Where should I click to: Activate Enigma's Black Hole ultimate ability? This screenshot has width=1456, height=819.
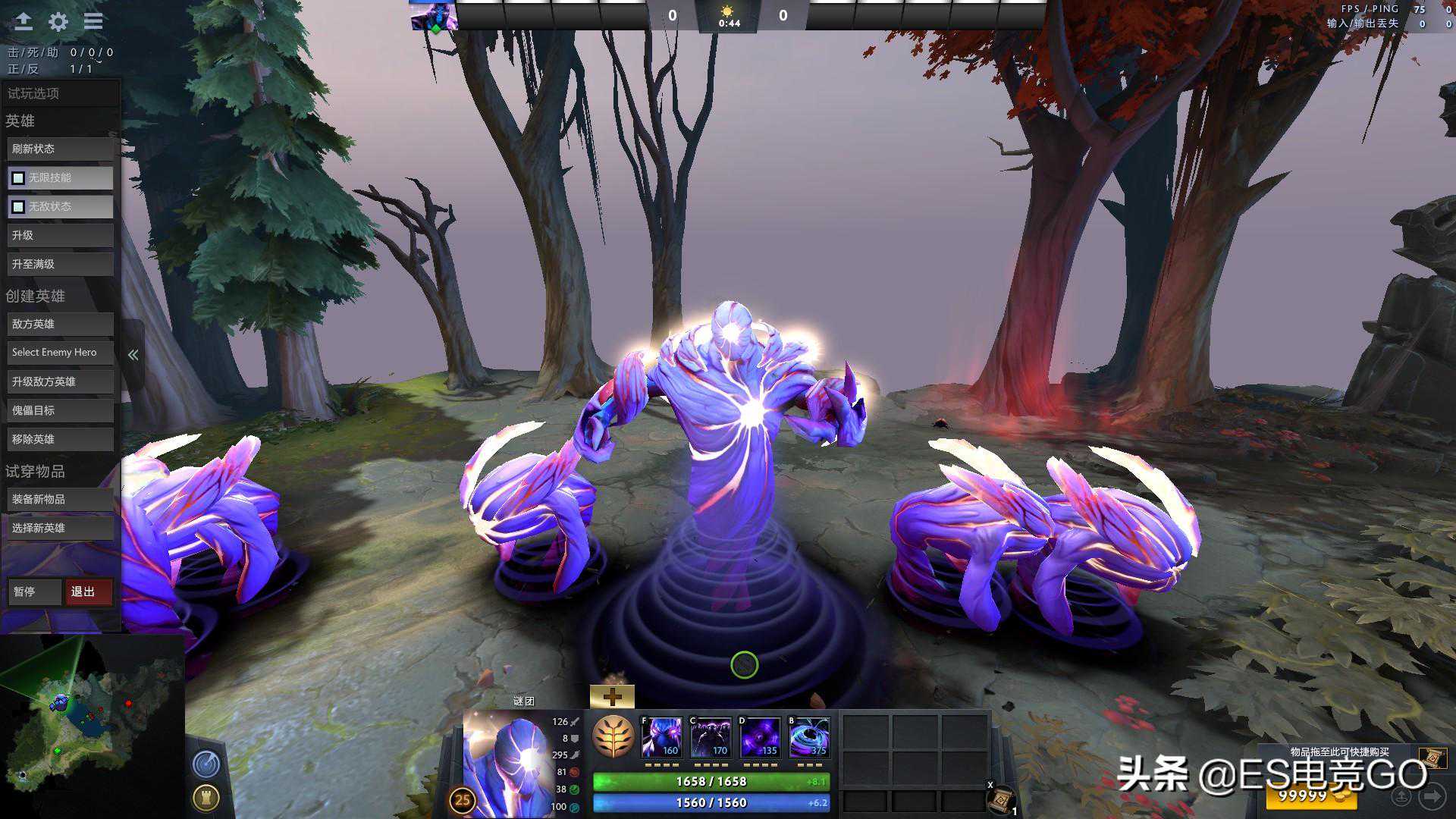click(809, 737)
